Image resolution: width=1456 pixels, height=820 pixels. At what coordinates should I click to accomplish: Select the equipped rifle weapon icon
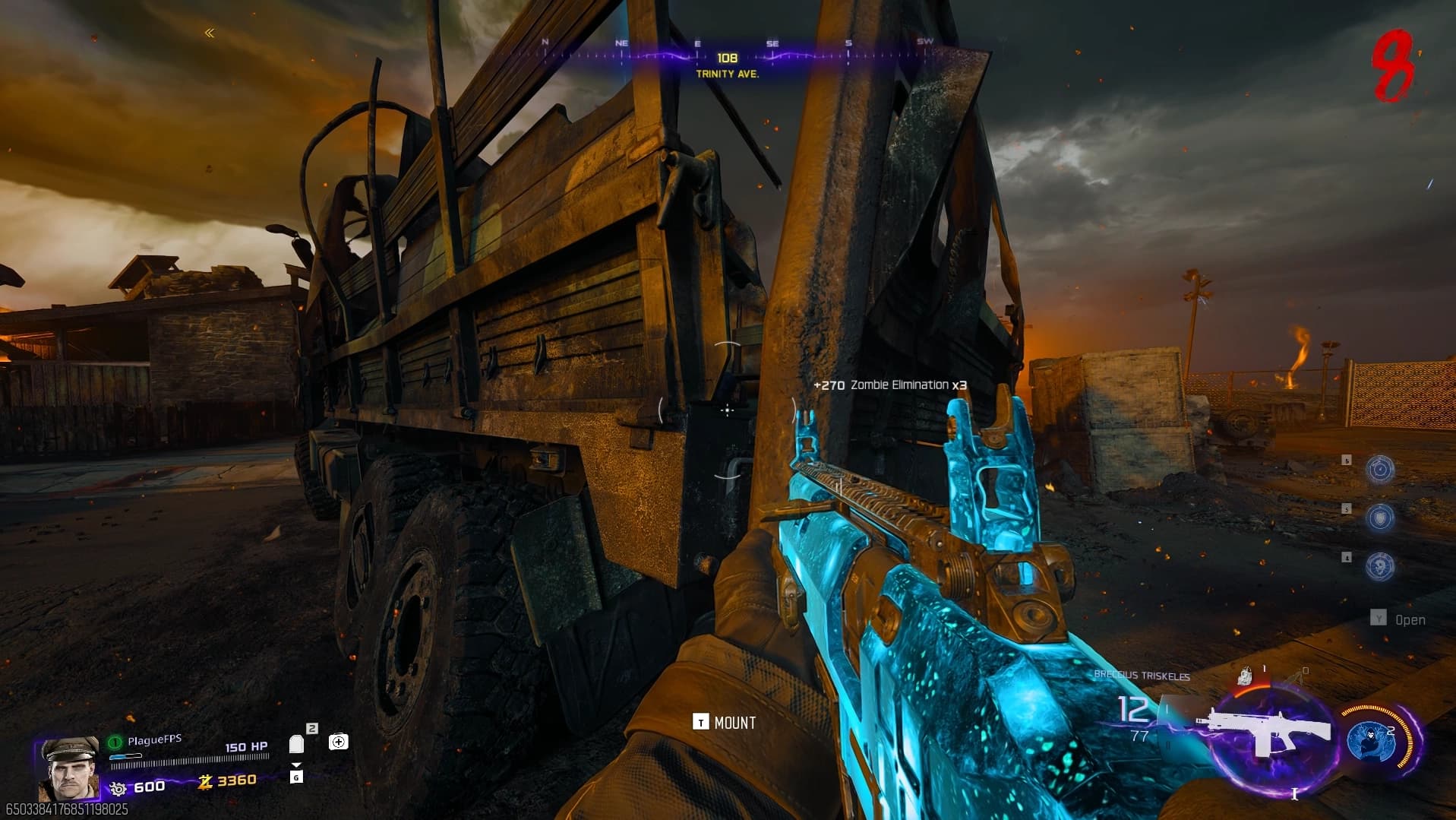(x=1264, y=733)
